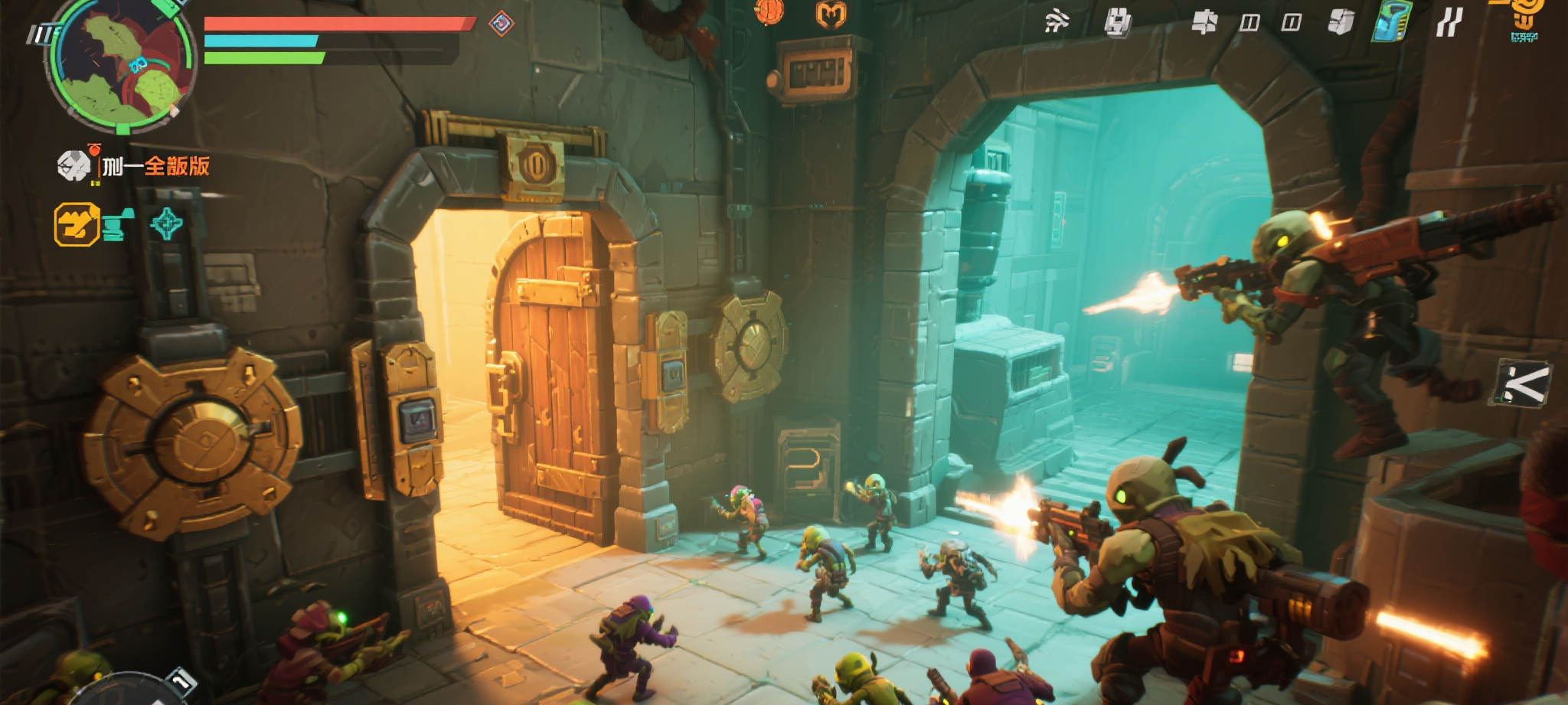Expand the side panel with the arrow button

[x=1522, y=383]
